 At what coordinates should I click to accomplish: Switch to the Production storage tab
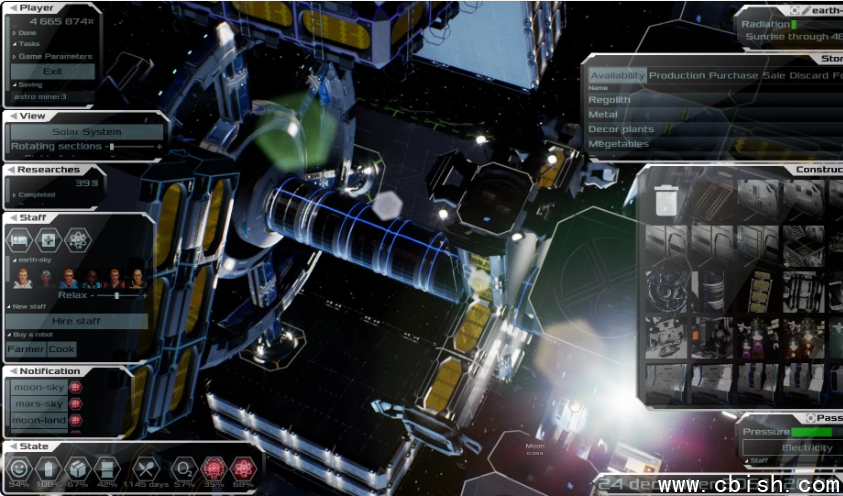[x=677, y=76]
